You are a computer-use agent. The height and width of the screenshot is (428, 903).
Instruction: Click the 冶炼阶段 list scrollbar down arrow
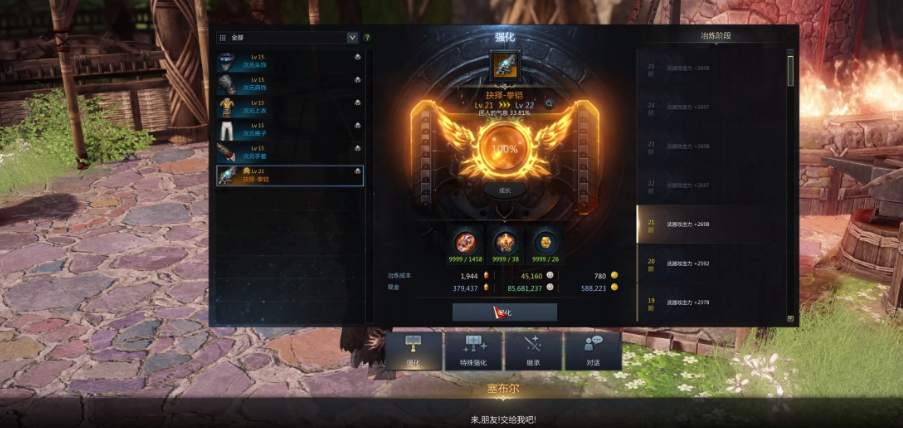pyautogui.click(x=791, y=319)
